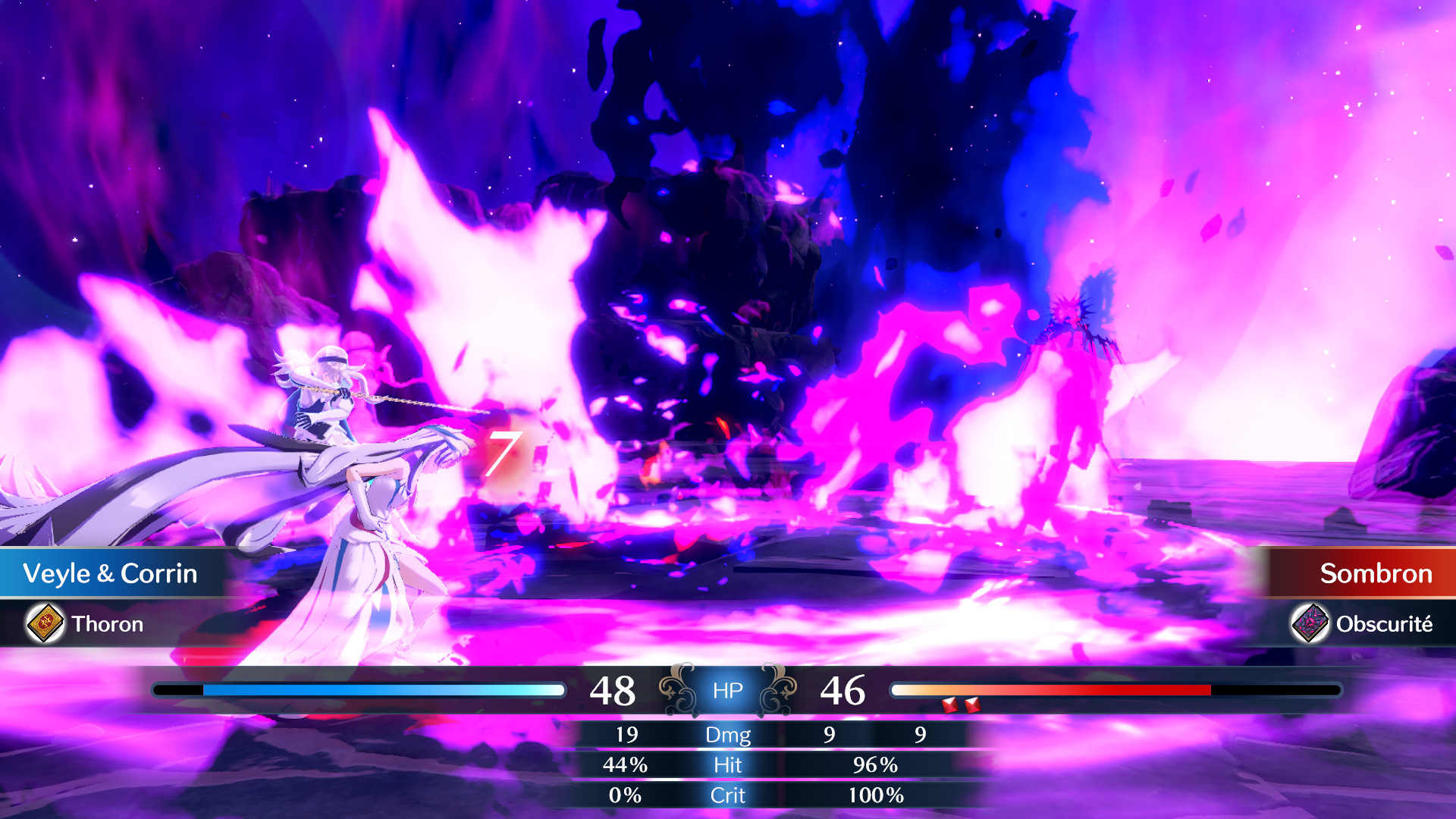Select the Sombron banner tab

tap(1375, 574)
